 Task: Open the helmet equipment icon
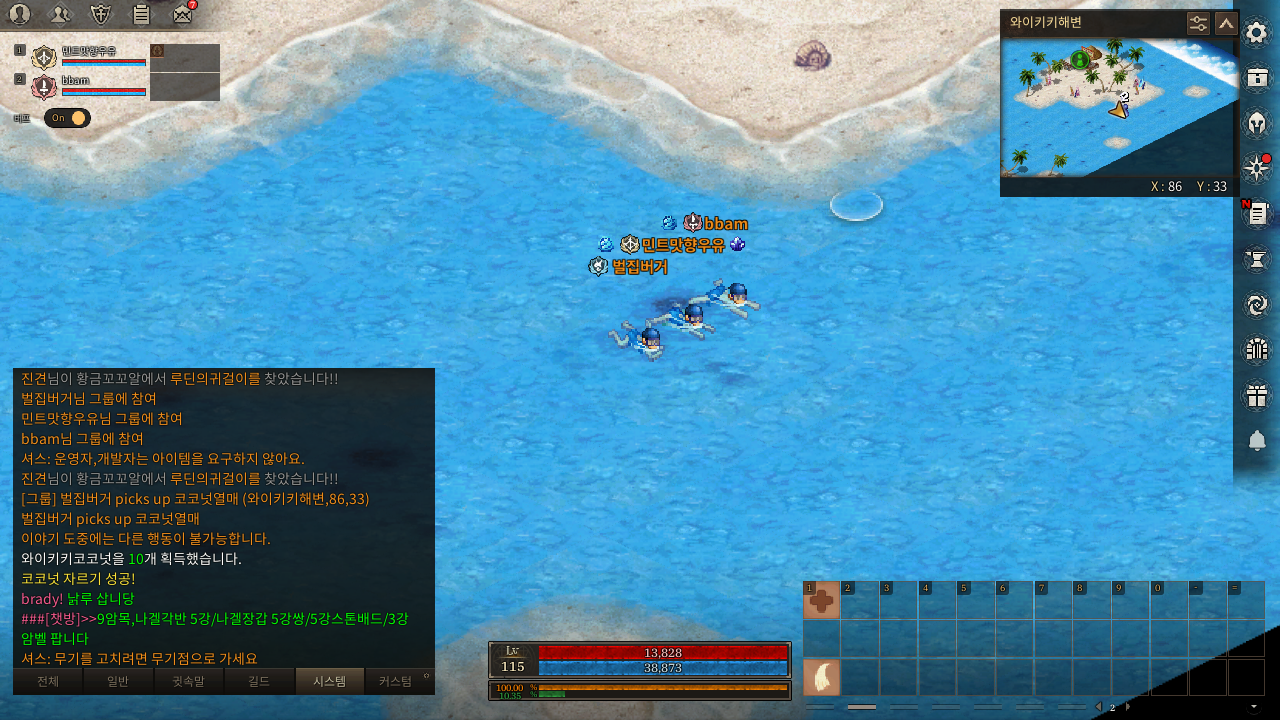[1256, 124]
